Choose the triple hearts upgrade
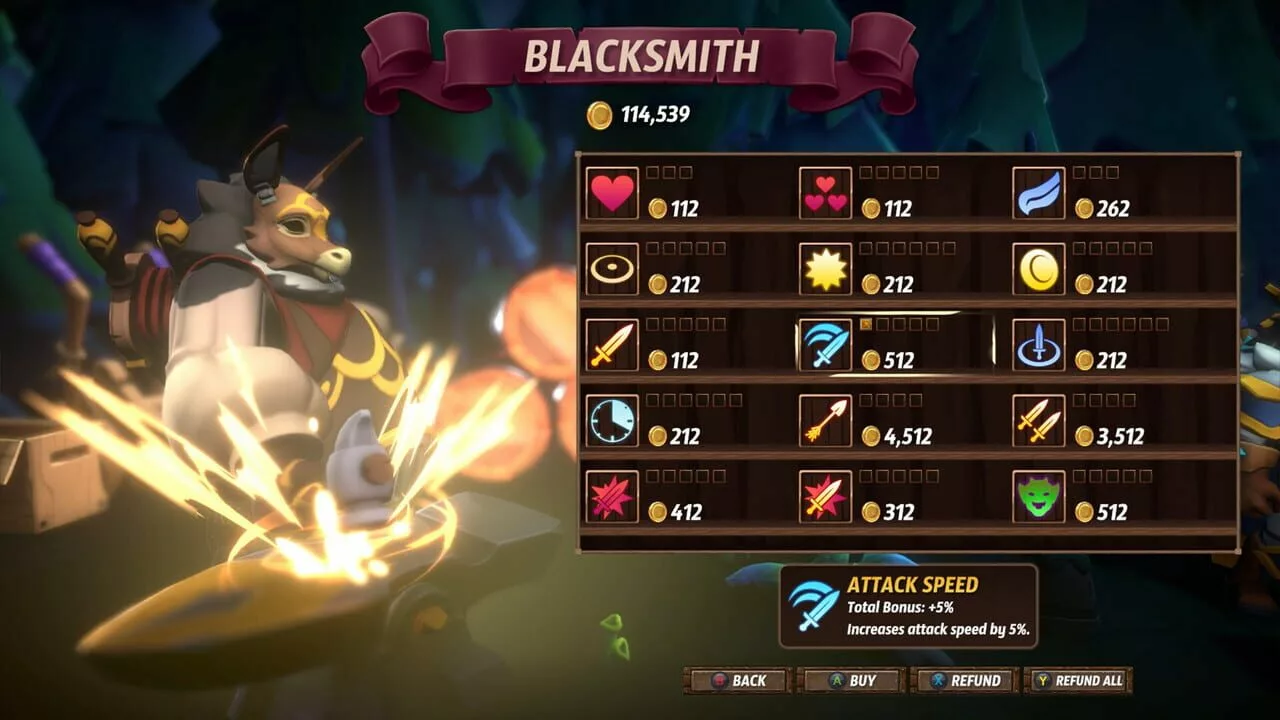This screenshot has height=720, width=1280. 825,193
